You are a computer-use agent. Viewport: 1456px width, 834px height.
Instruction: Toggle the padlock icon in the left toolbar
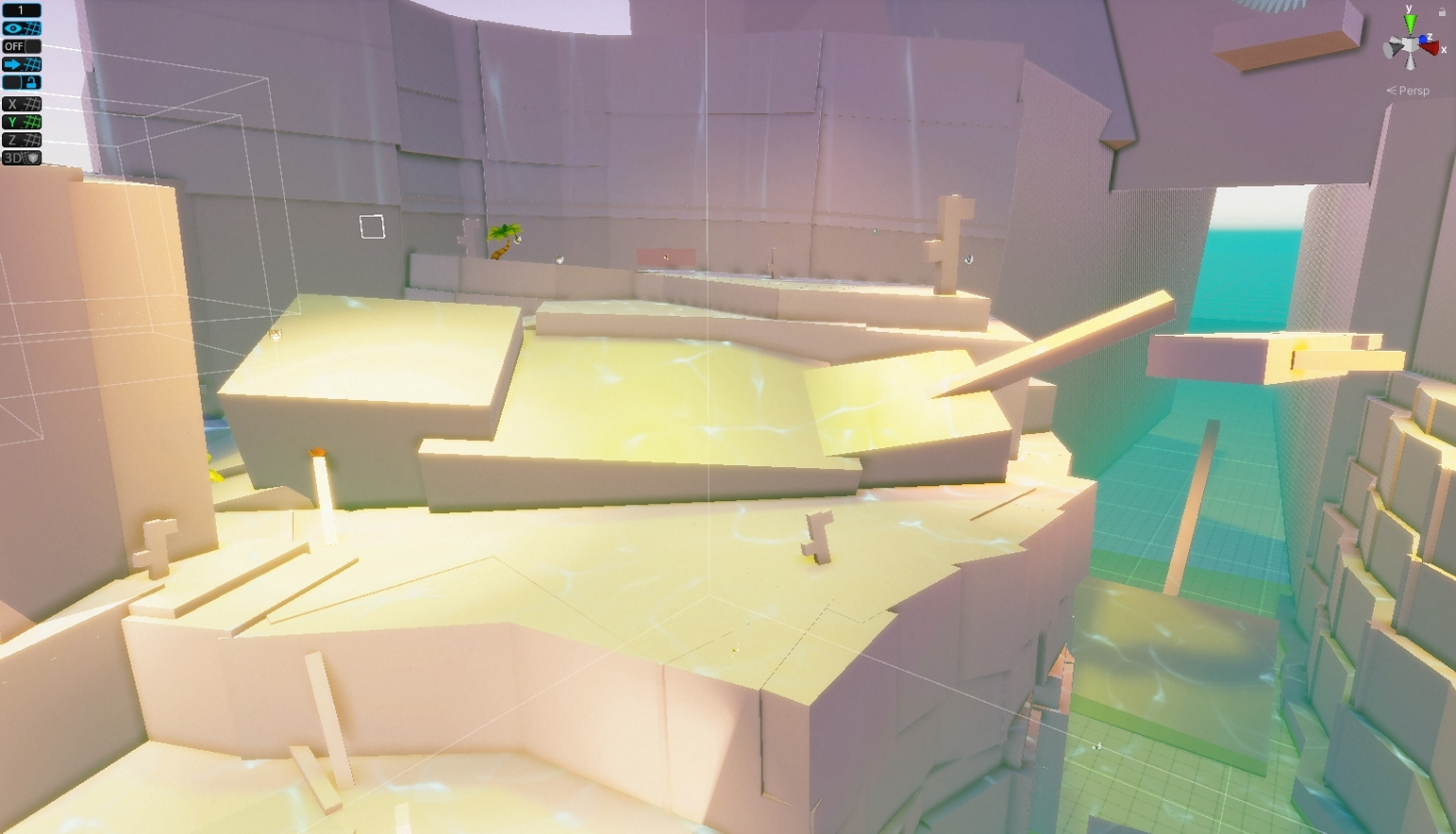31,81
